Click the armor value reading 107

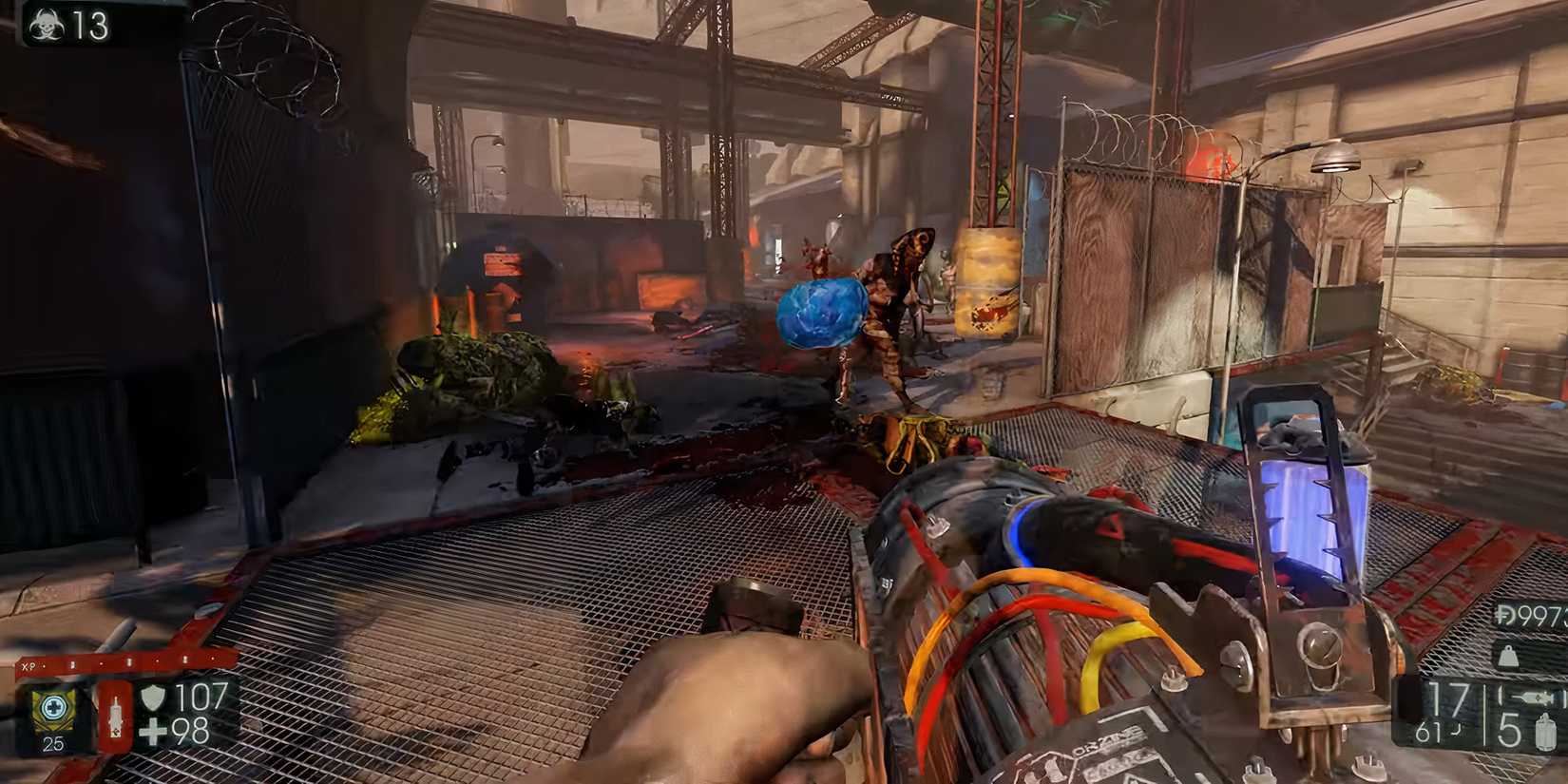[x=200, y=696]
